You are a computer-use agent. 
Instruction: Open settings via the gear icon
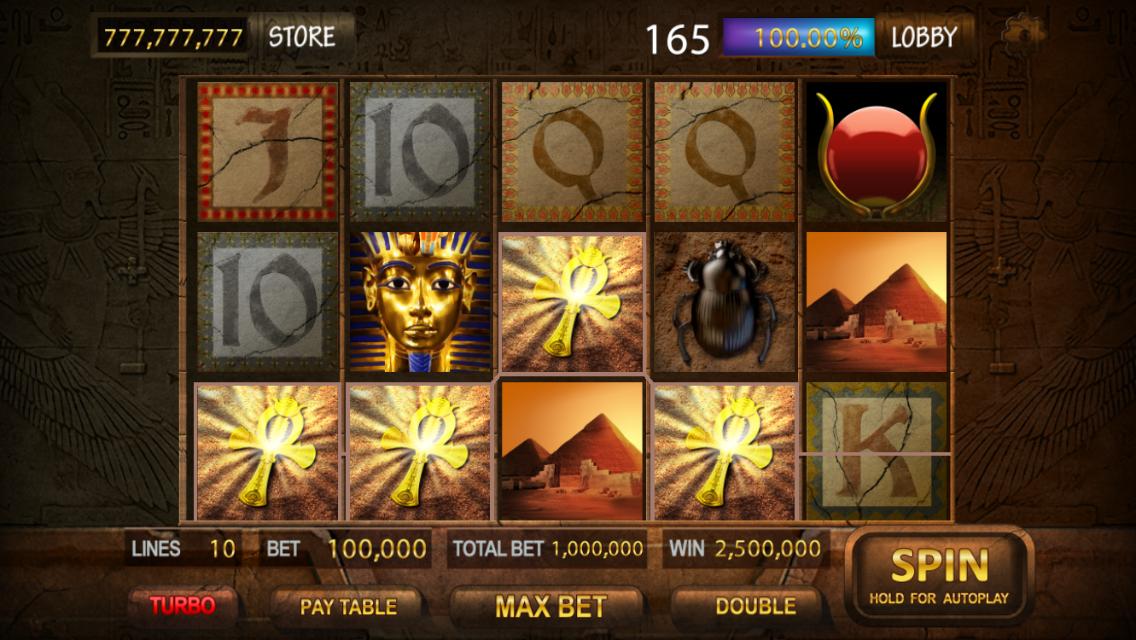pos(1021,32)
